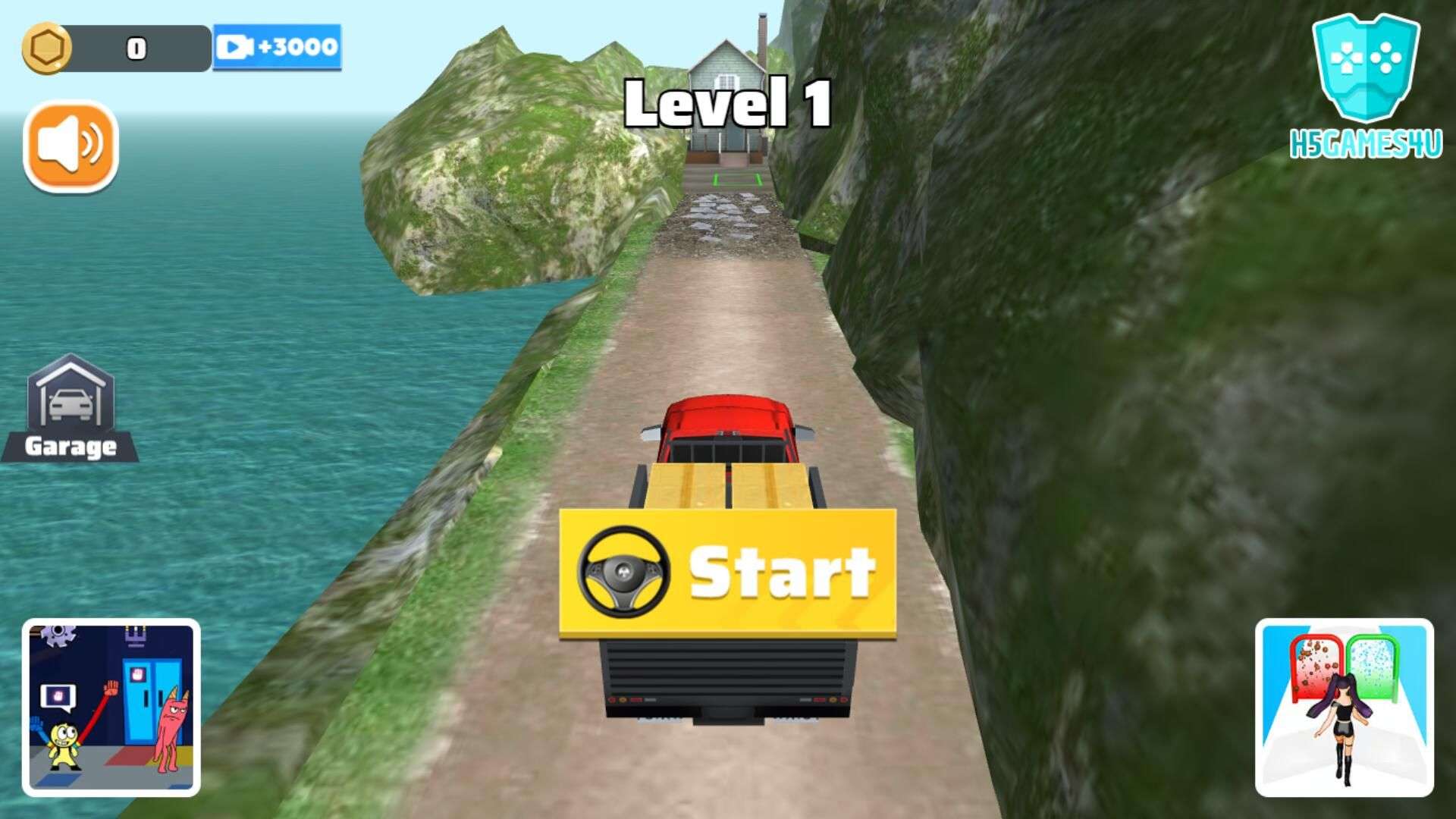The width and height of the screenshot is (1456, 819).
Task: Watch video ad for +3000 coins
Action: pyautogui.click(x=277, y=47)
